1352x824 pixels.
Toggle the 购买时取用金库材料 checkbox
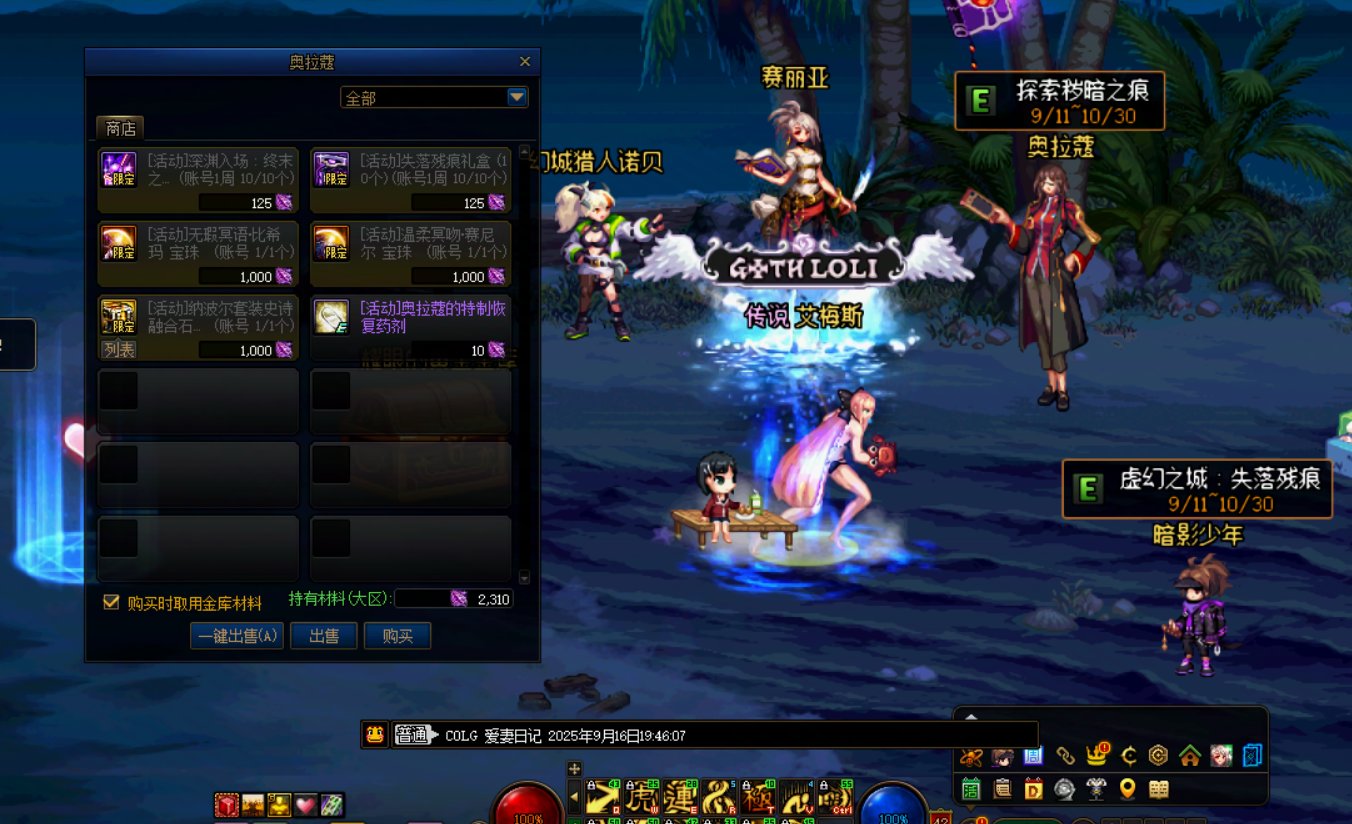click(x=112, y=602)
